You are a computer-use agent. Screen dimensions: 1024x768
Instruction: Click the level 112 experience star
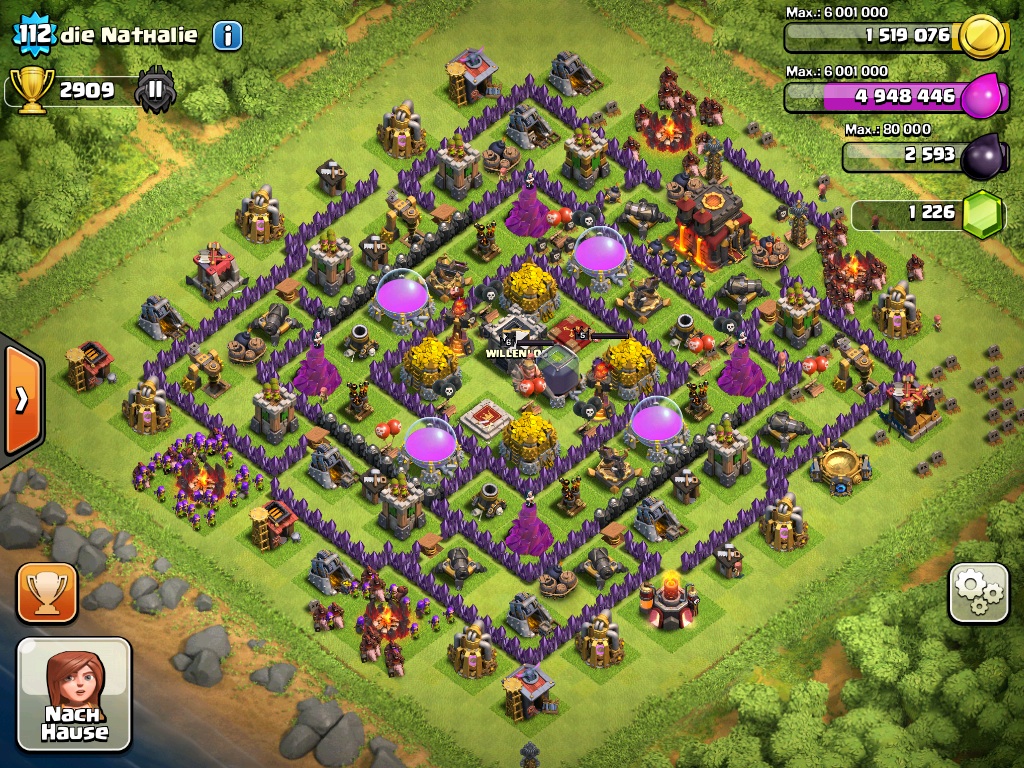pyautogui.click(x=32, y=35)
